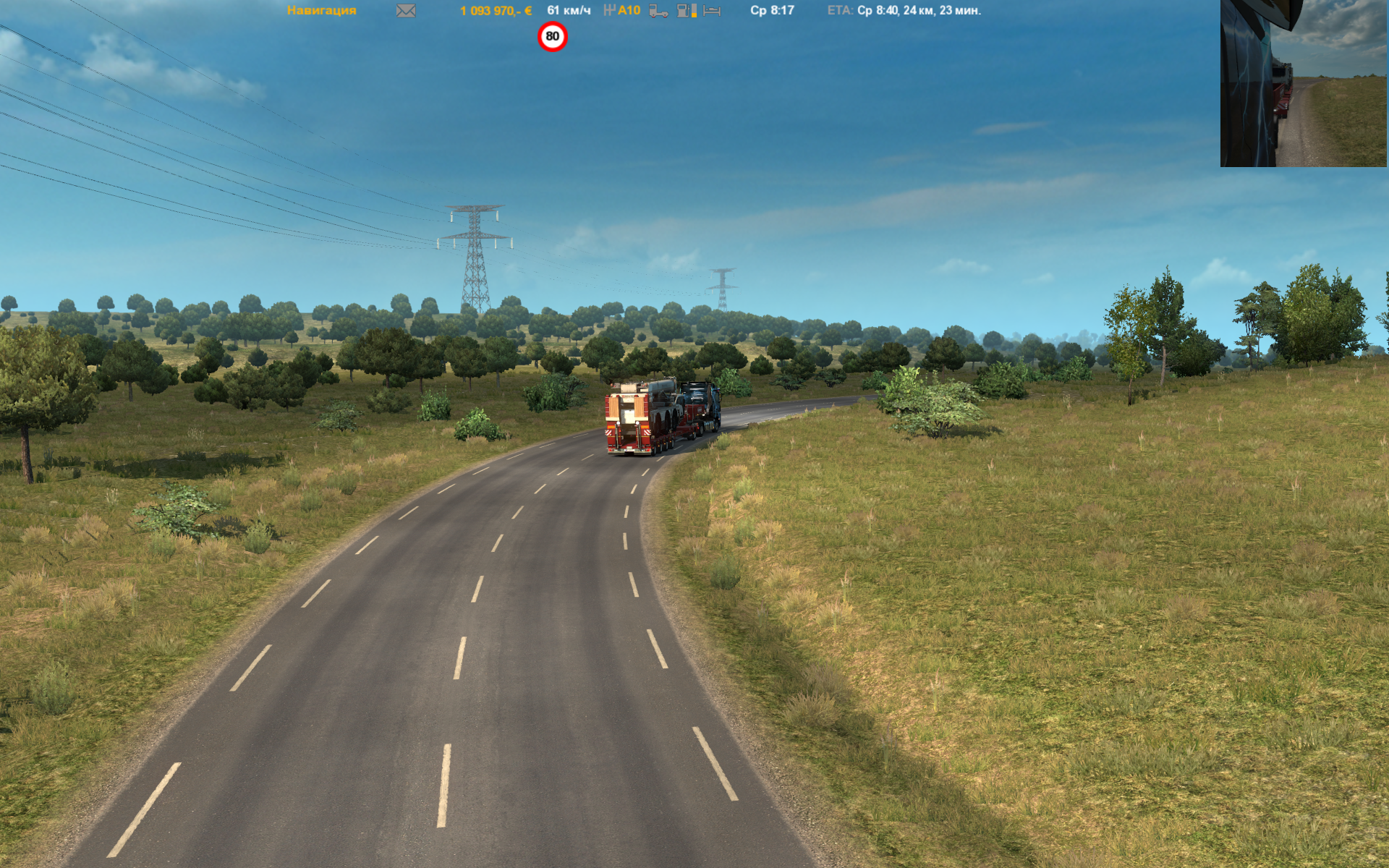The image size is (1389, 868).
Task: Click the truck damage status icon
Action: click(x=658, y=11)
